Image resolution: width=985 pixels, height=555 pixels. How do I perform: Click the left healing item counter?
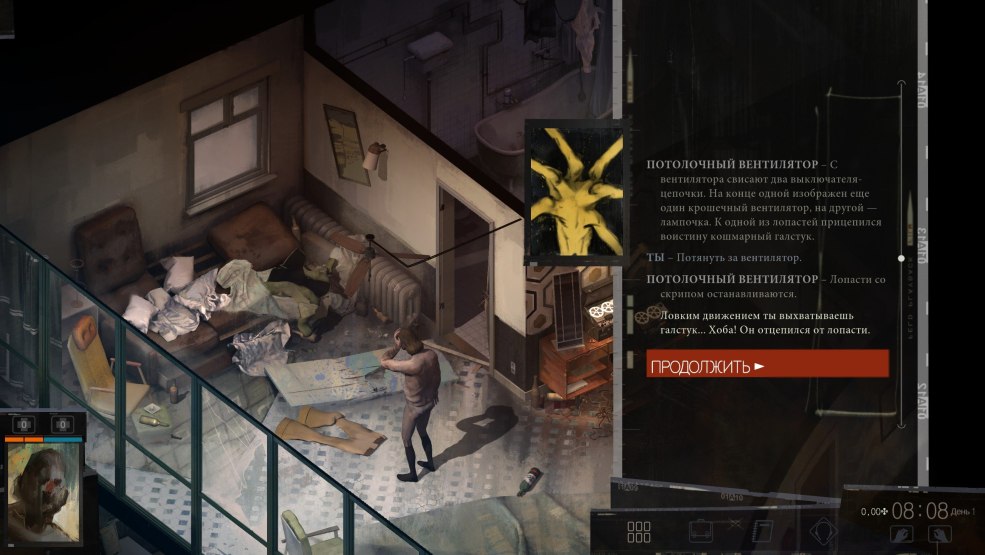(x=24, y=425)
